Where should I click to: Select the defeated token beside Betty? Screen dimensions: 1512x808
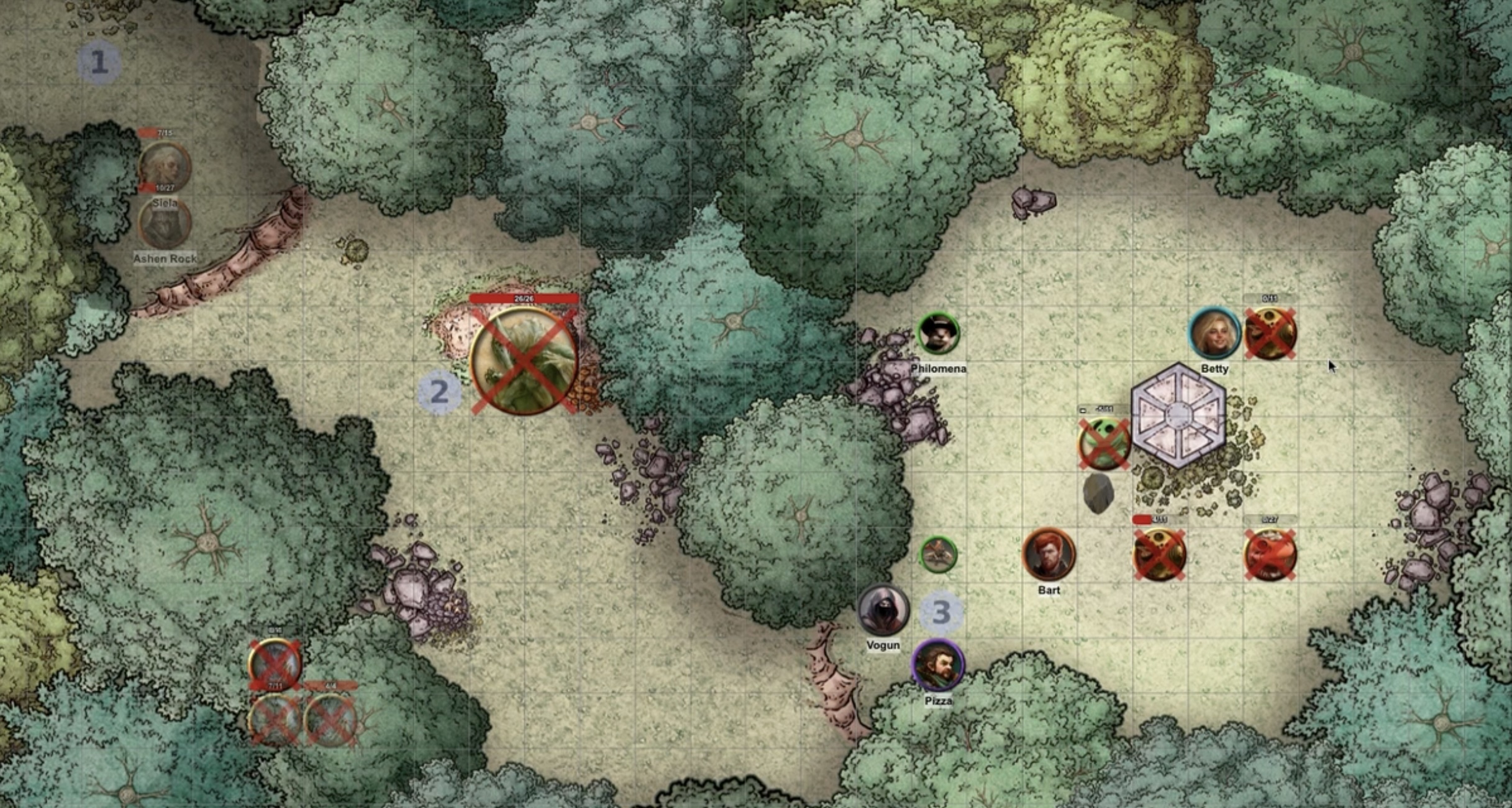tap(1270, 334)
